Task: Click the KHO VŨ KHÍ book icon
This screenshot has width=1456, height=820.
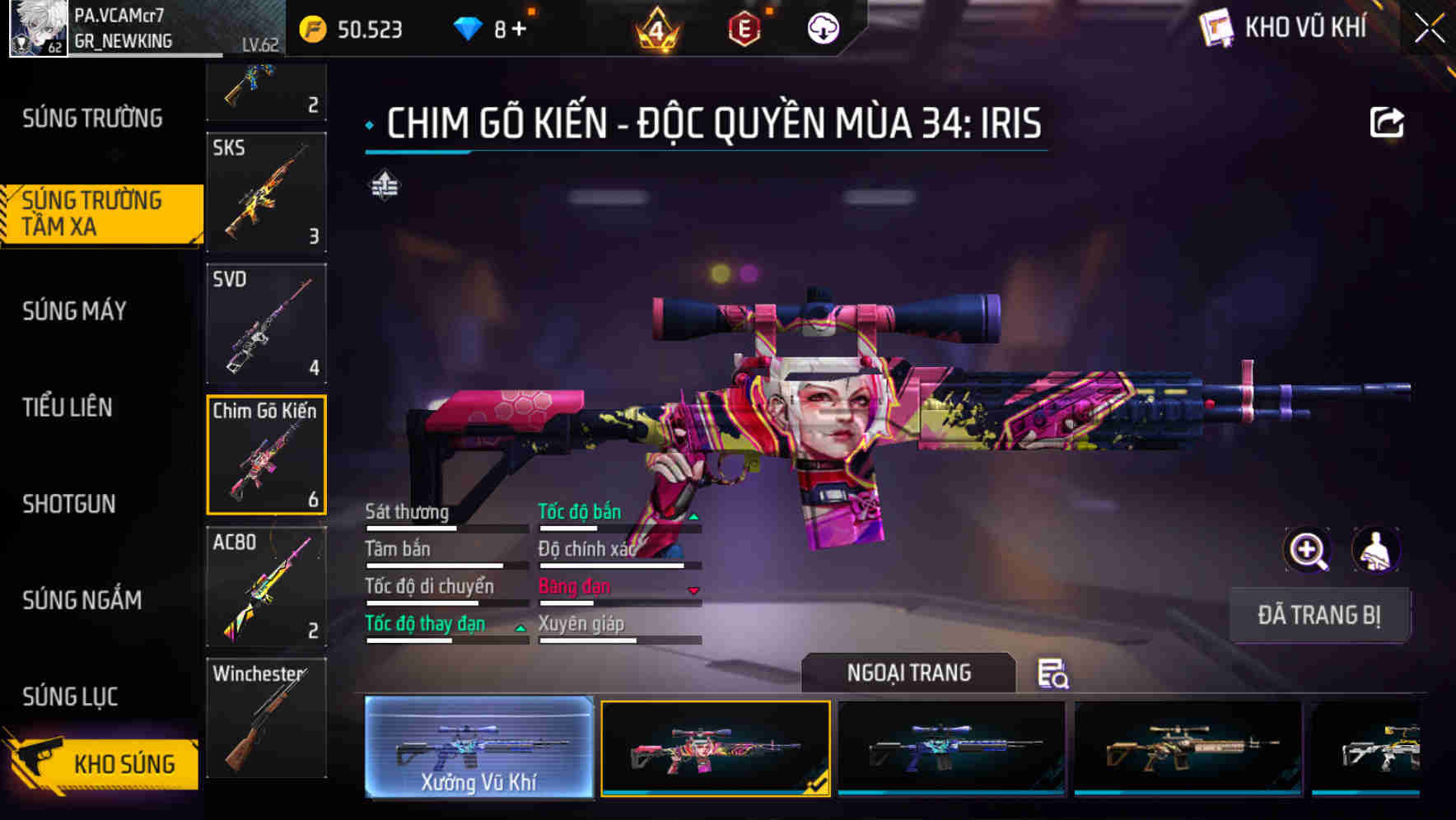Action: pyautogui.click(x=1216, y=27)
